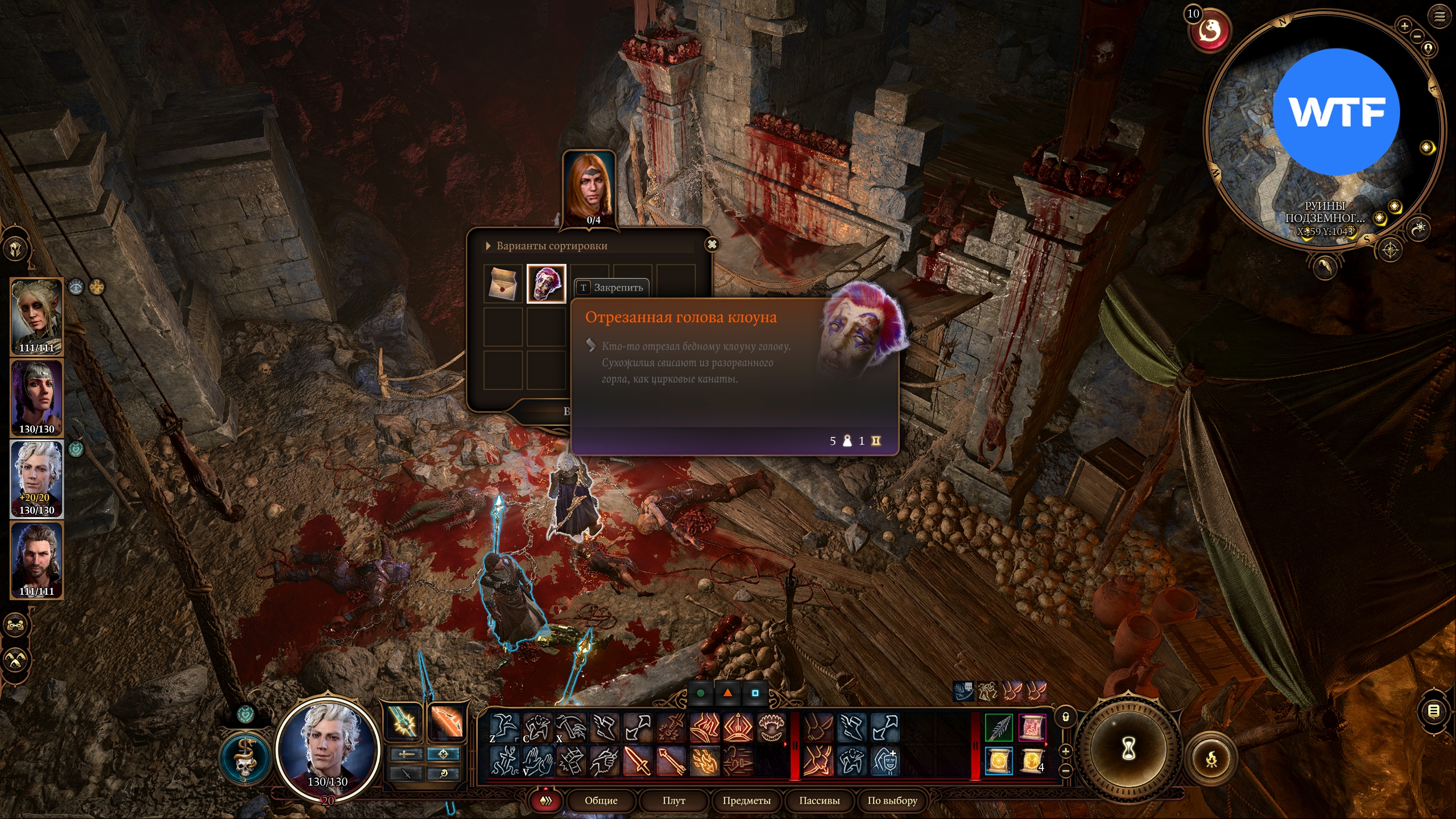Open the Плут hotbar tab
The image size is (1456, 819).
coord(673,801)
